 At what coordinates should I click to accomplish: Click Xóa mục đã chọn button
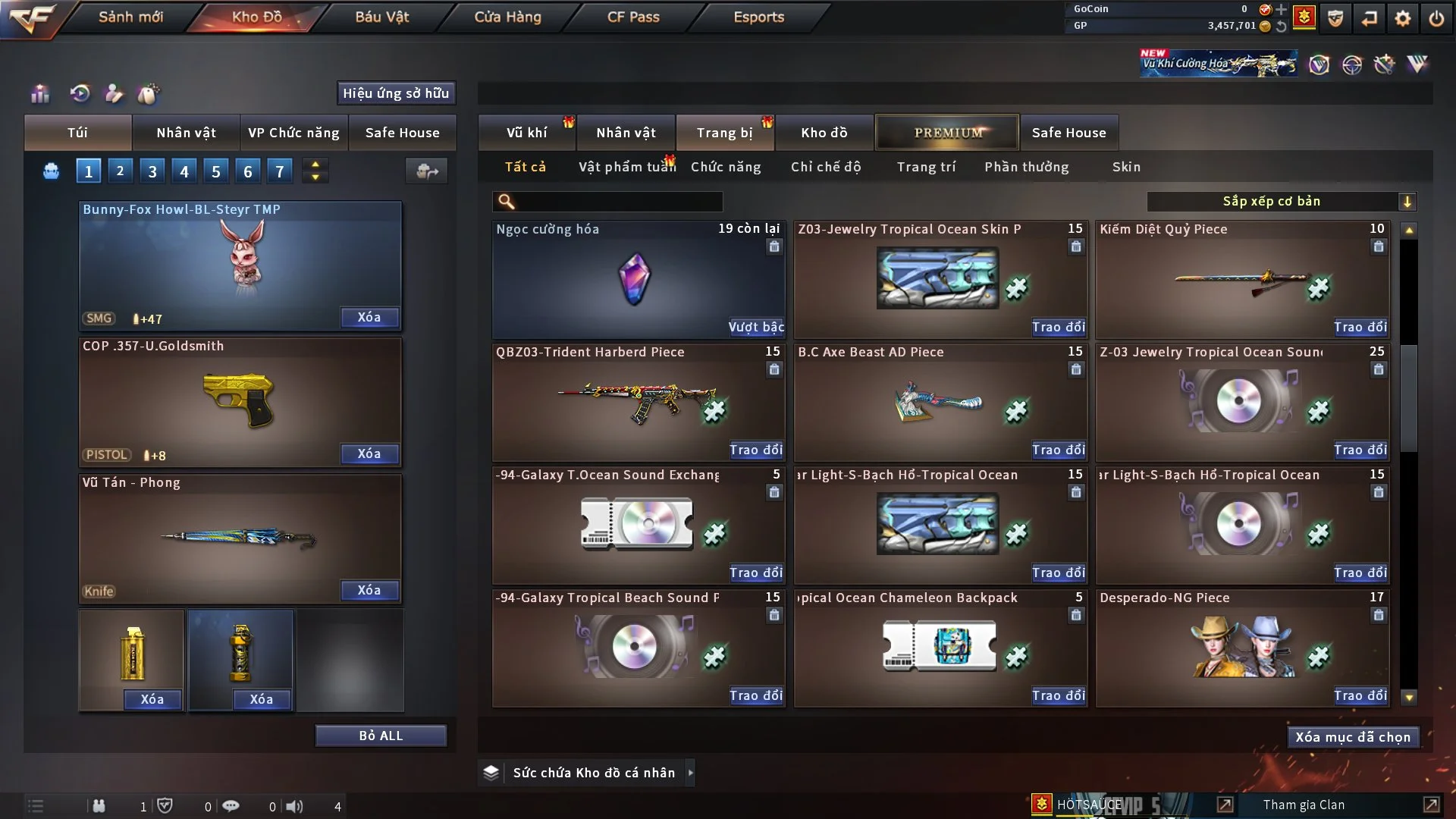1352,737
